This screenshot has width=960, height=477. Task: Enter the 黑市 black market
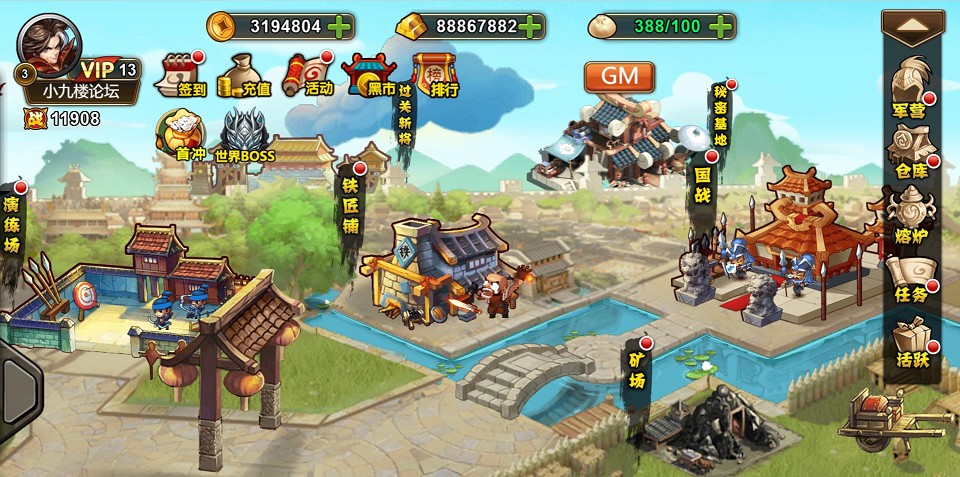tap(368, 74)
